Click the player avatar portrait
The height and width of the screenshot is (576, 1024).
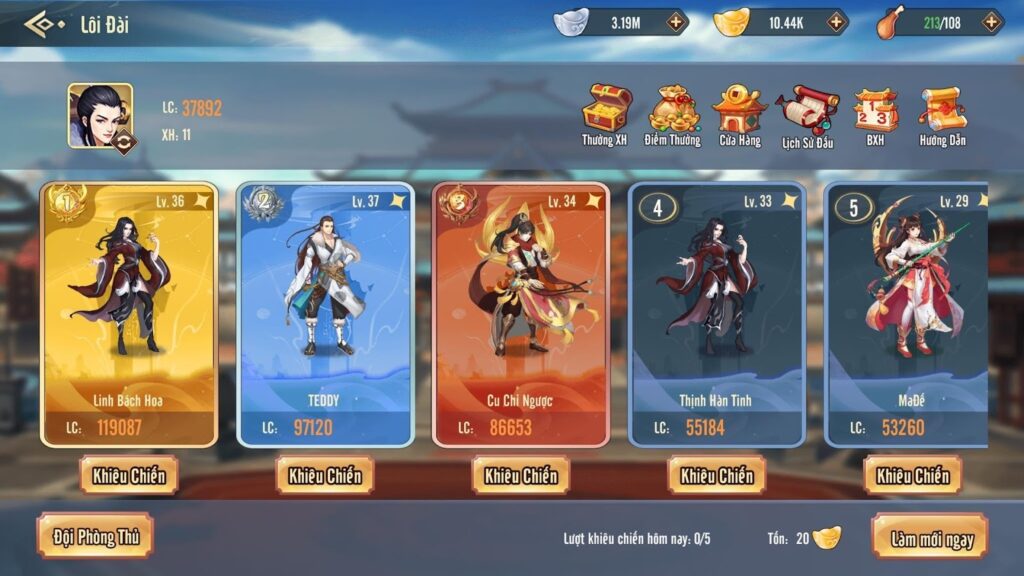click(100, 116)
